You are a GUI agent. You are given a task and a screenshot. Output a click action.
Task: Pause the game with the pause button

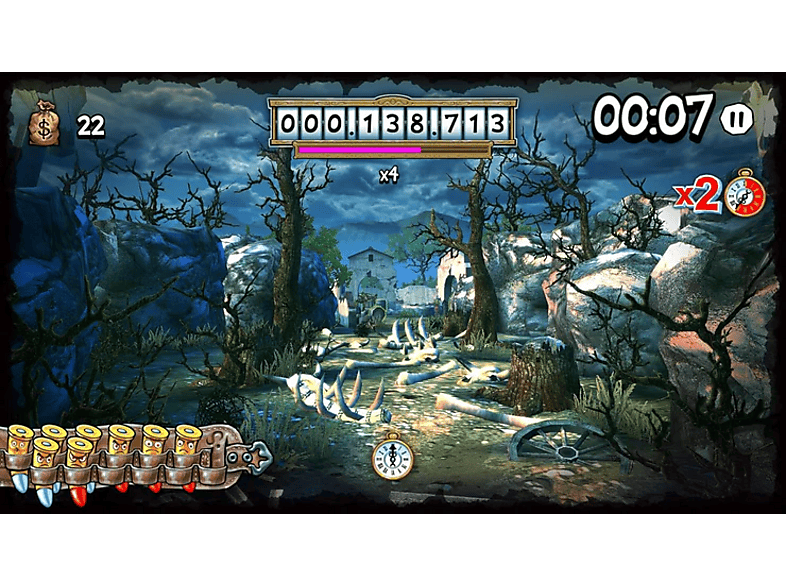tap(736, 120)
